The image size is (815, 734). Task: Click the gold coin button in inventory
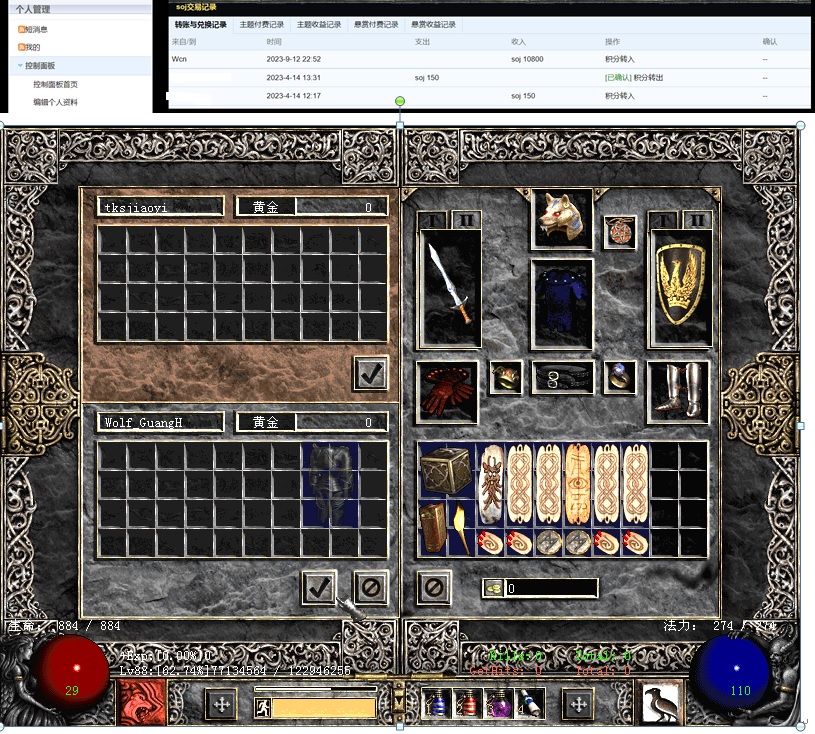[x=493, y=588]
